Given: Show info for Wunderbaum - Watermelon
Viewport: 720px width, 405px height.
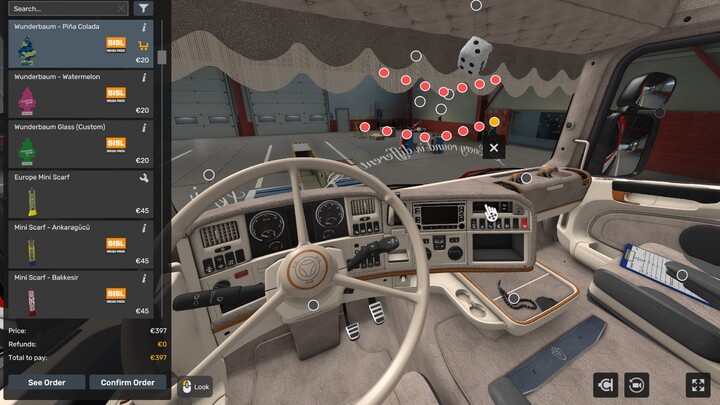Looking at the screenshot, I should coord(144,77).
